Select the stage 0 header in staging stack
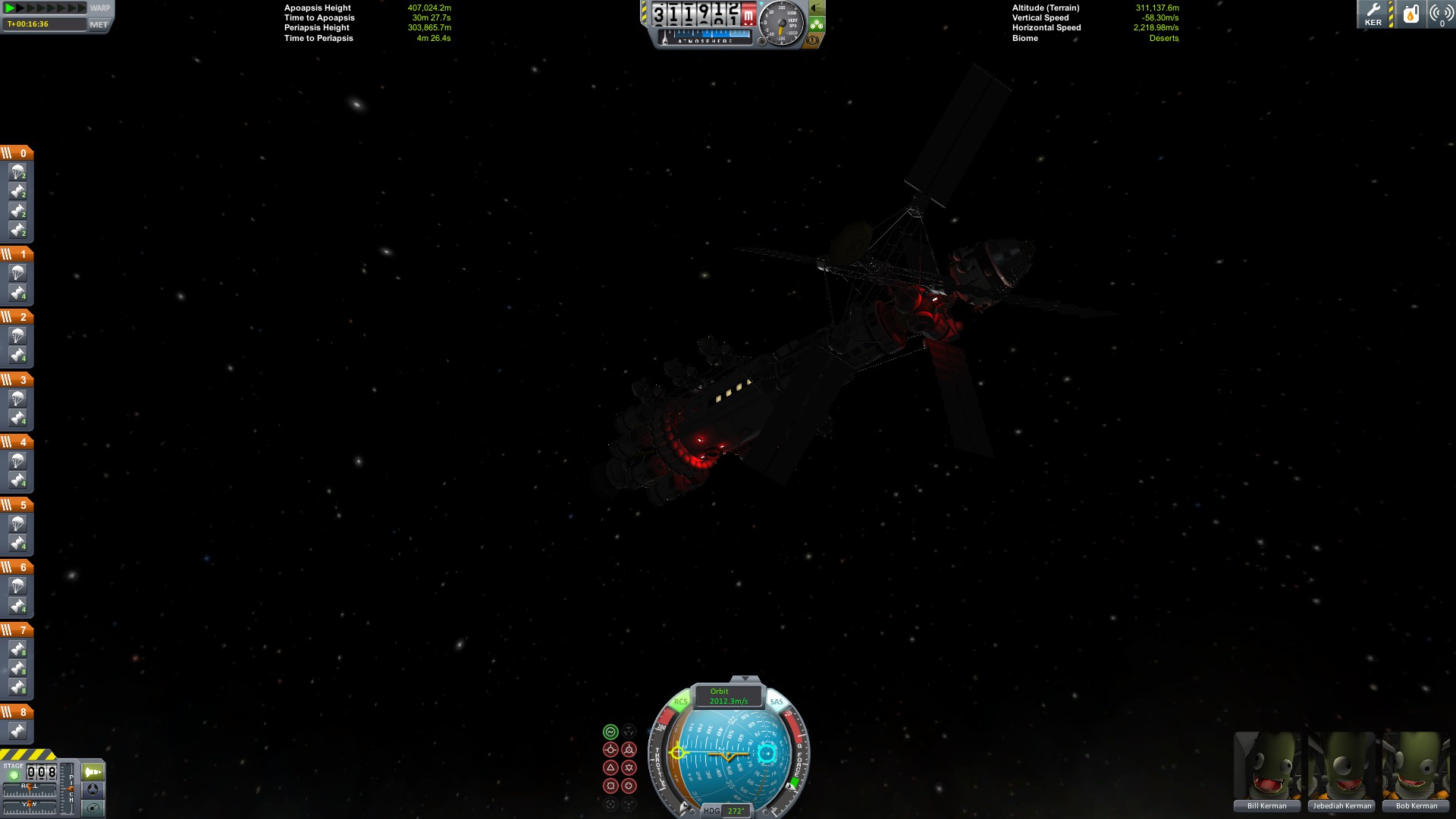The height and width of the screenshot is (819, 1456). coord(17,153)
